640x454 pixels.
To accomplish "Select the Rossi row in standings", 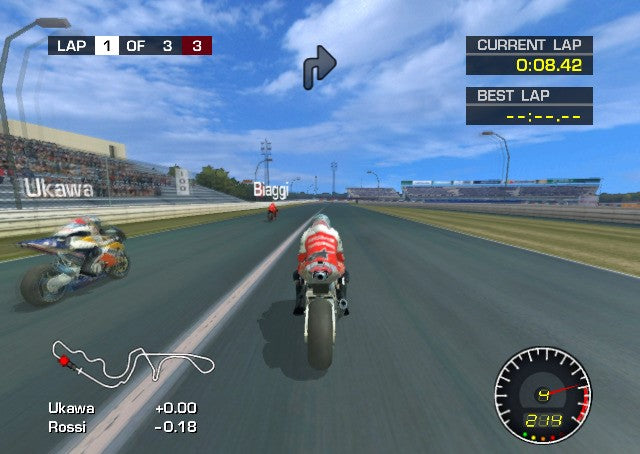I will coord(122,427).
